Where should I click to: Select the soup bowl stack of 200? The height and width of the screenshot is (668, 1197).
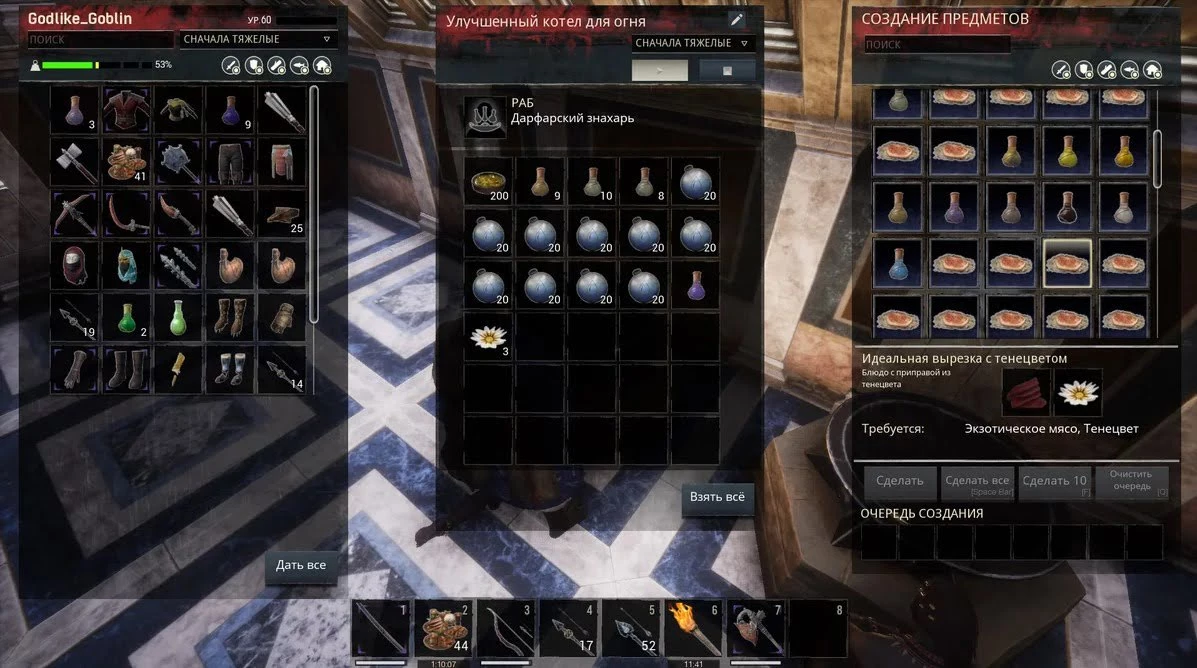pos(488,181)
